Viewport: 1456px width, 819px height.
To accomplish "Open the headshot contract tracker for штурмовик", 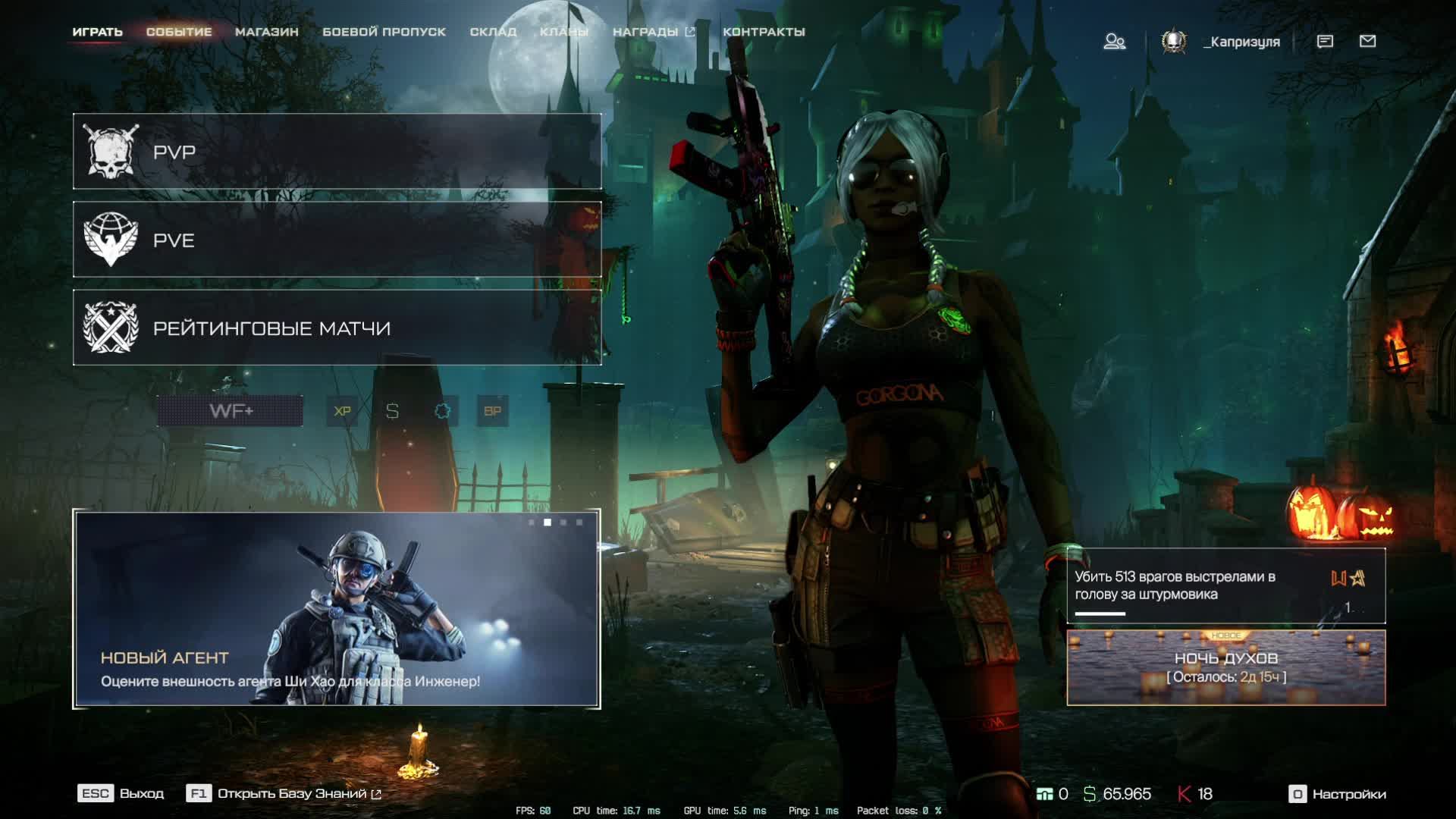I will (1225, 585).
